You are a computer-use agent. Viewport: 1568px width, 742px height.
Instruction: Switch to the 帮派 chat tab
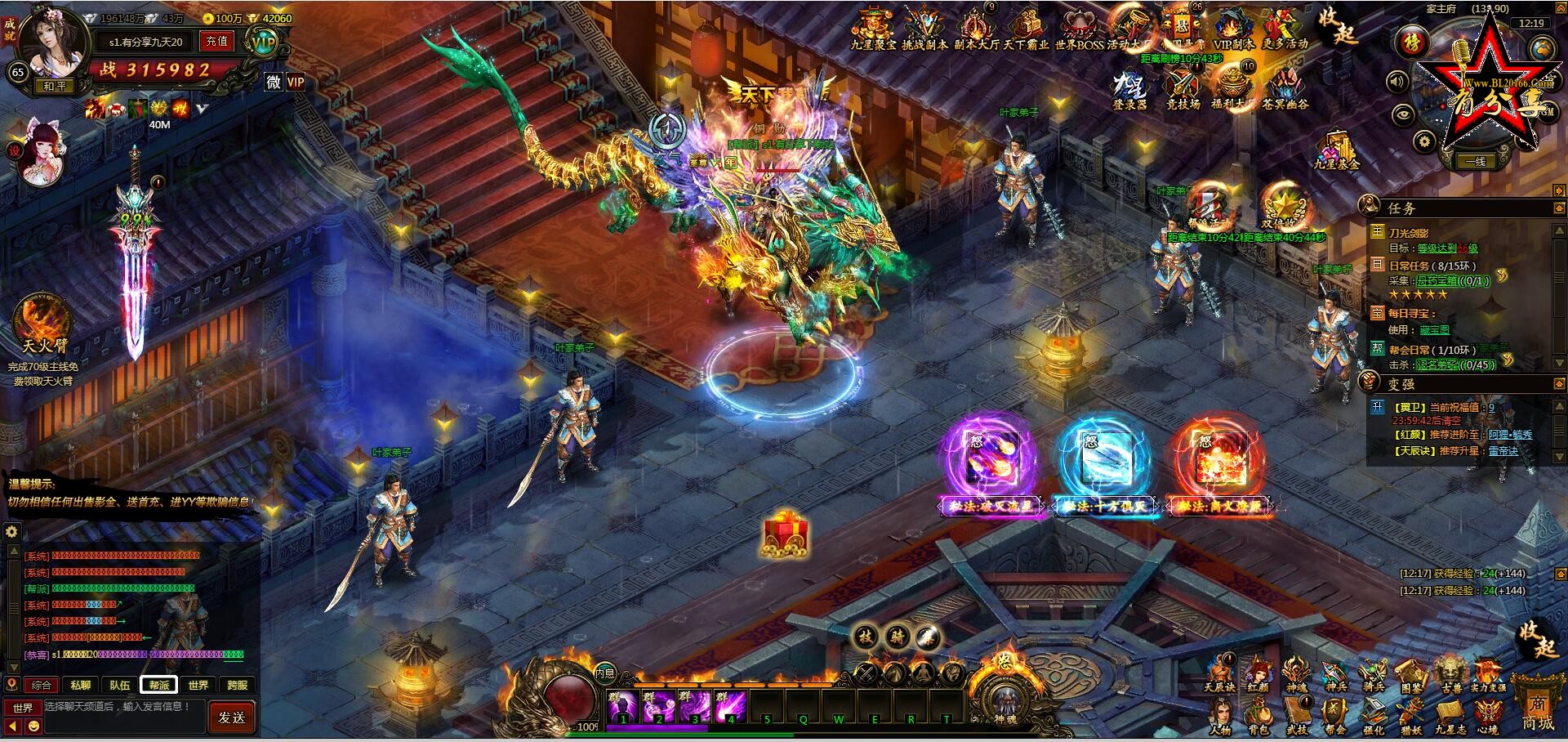[x=158, y=685]
